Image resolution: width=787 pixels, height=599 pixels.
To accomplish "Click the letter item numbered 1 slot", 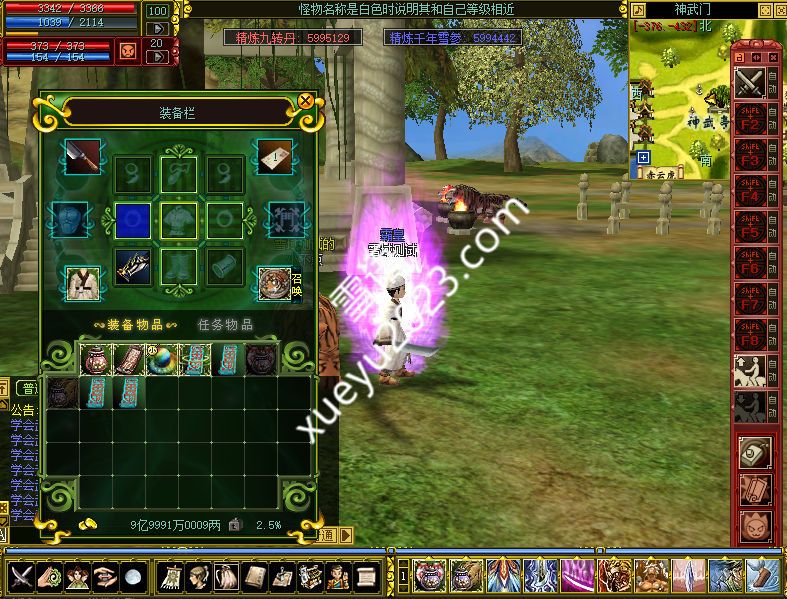I will 275,156.
